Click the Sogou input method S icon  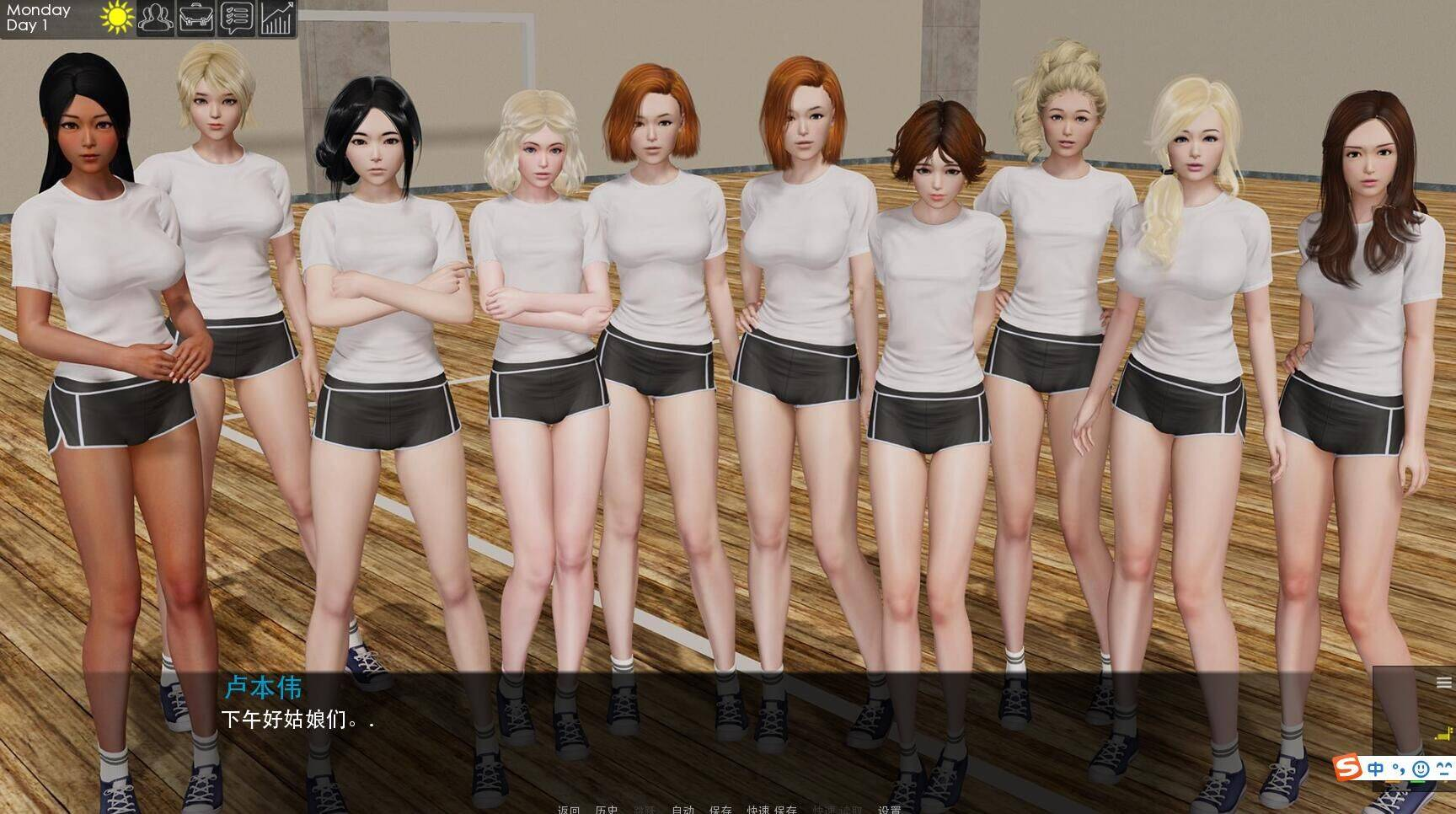click(x=1346, y=767)
